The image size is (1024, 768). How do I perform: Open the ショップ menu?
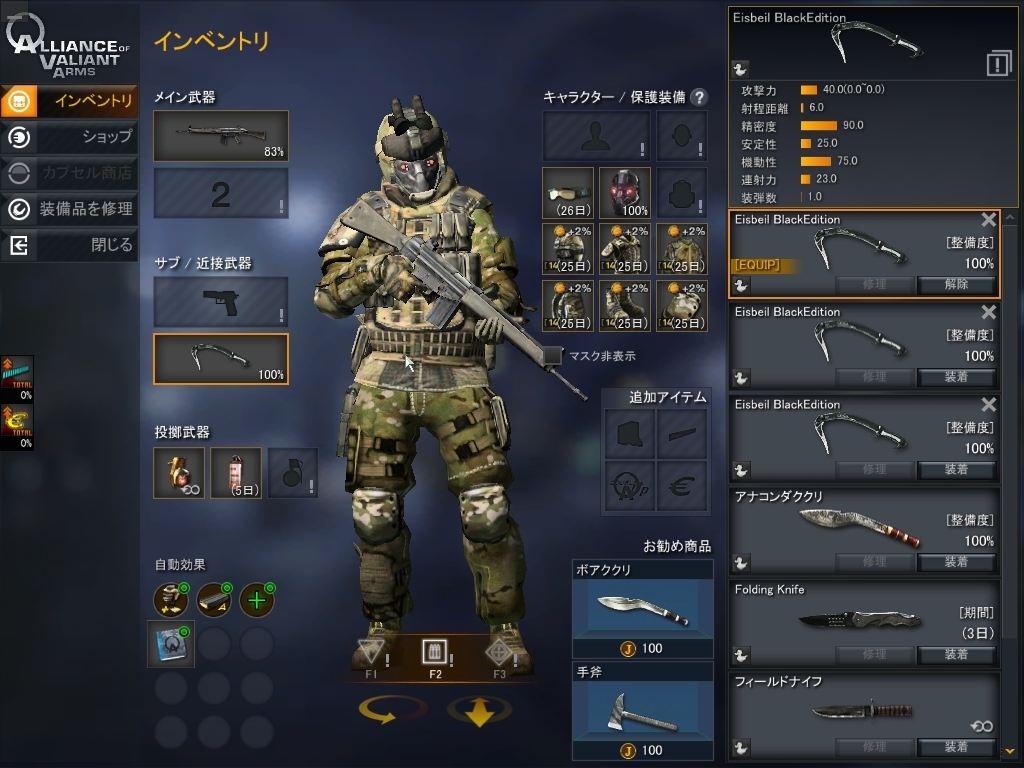tap(70, 137)
